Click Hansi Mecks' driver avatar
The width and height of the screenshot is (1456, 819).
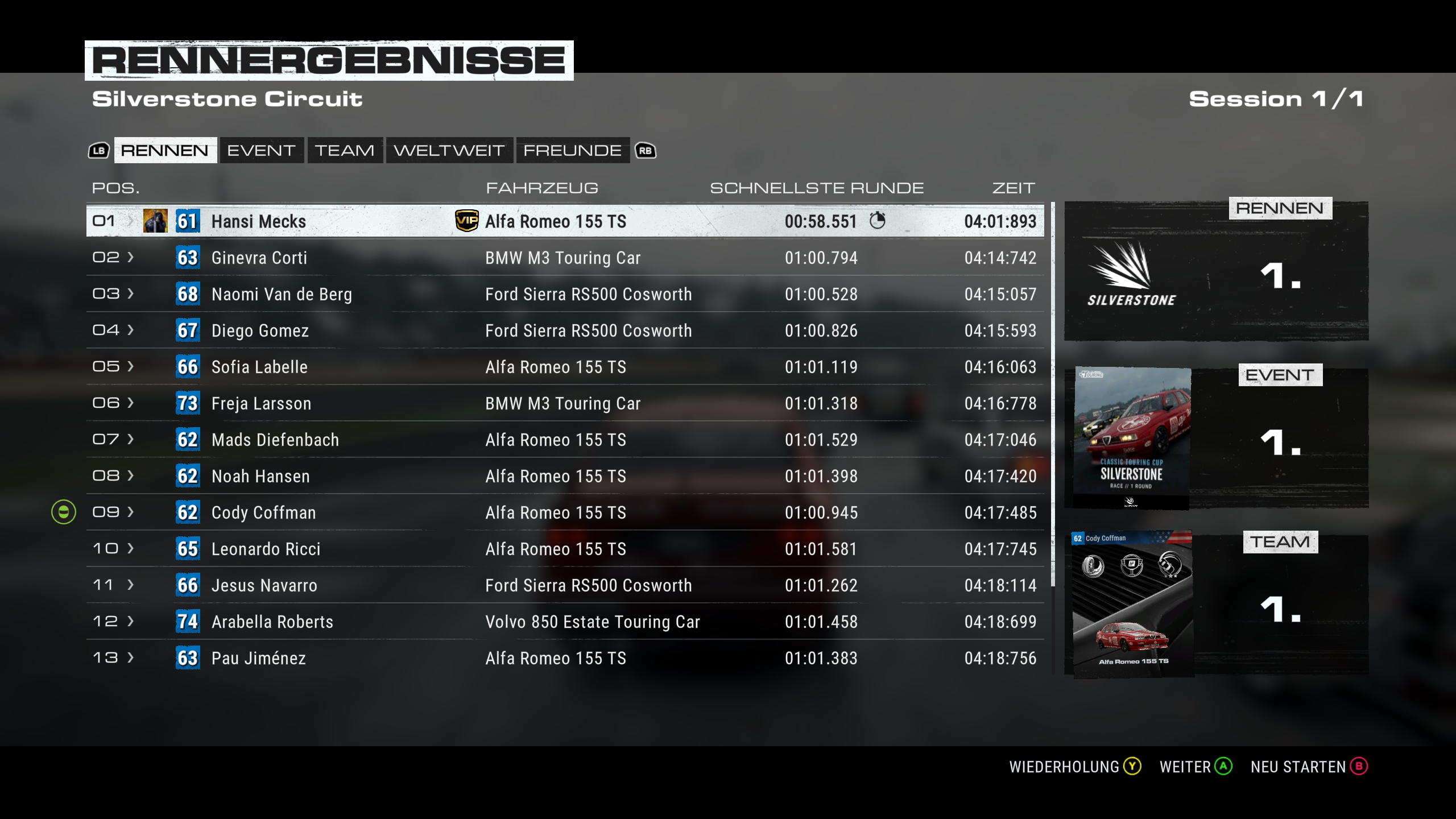(154, 221)
